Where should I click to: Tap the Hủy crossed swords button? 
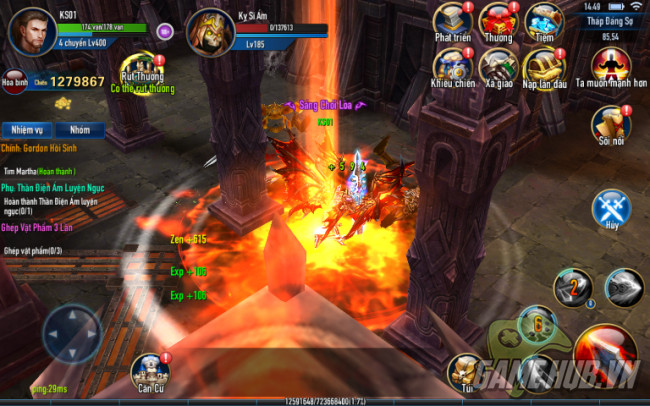610,209
